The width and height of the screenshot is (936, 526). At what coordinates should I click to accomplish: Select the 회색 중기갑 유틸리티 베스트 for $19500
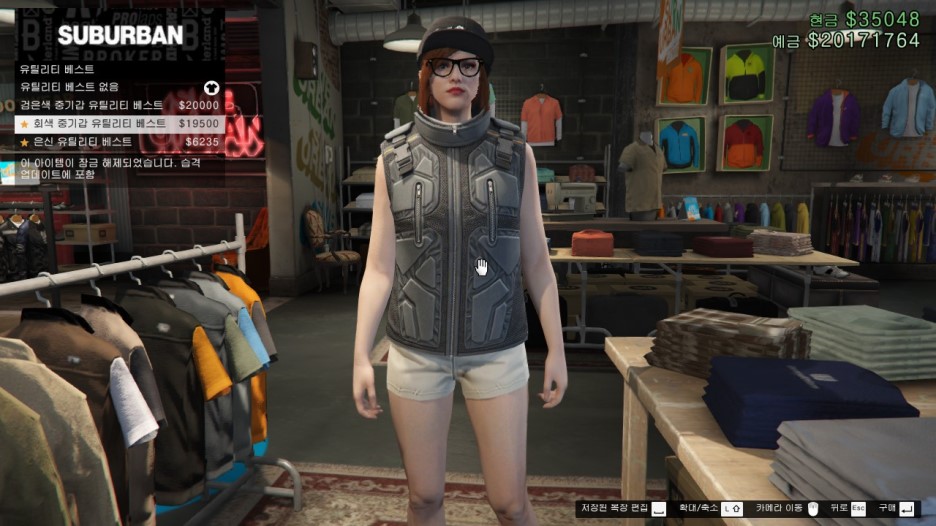(x=118, y=123)
